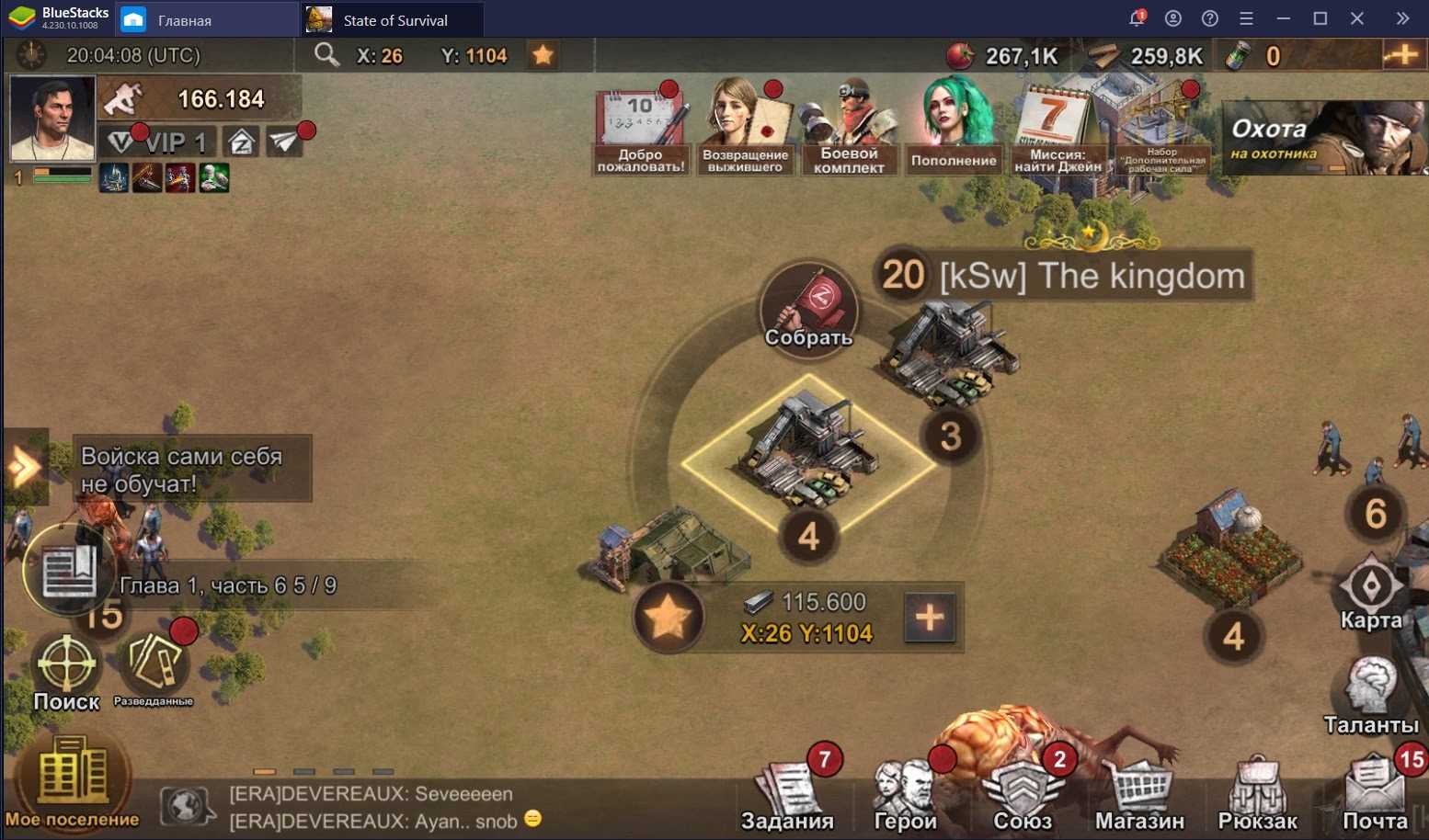Return to Мое поселение settlement
The width and height of the screenshot is (1429, 840).
pyautogui.click(x=72, y=783)
